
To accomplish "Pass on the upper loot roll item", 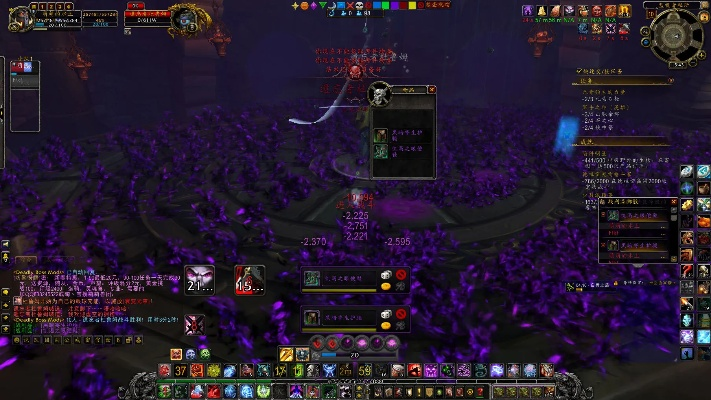I will click(x=401, y=274).
